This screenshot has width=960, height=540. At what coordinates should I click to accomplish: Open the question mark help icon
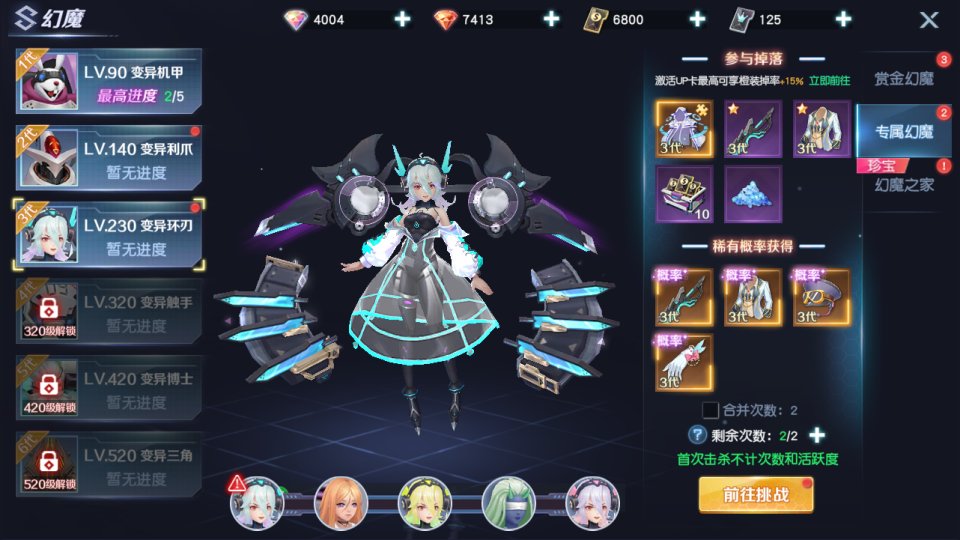point(698,435)
